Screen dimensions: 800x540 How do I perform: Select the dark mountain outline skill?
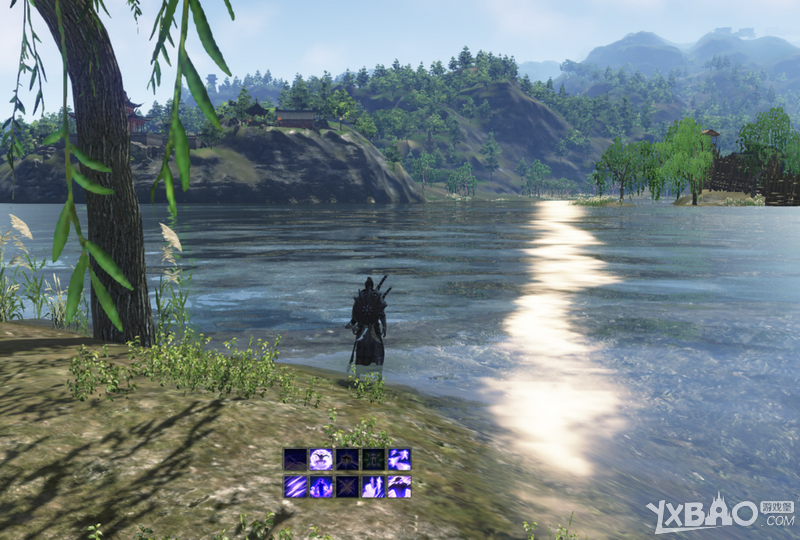click(x=295, y=459)
